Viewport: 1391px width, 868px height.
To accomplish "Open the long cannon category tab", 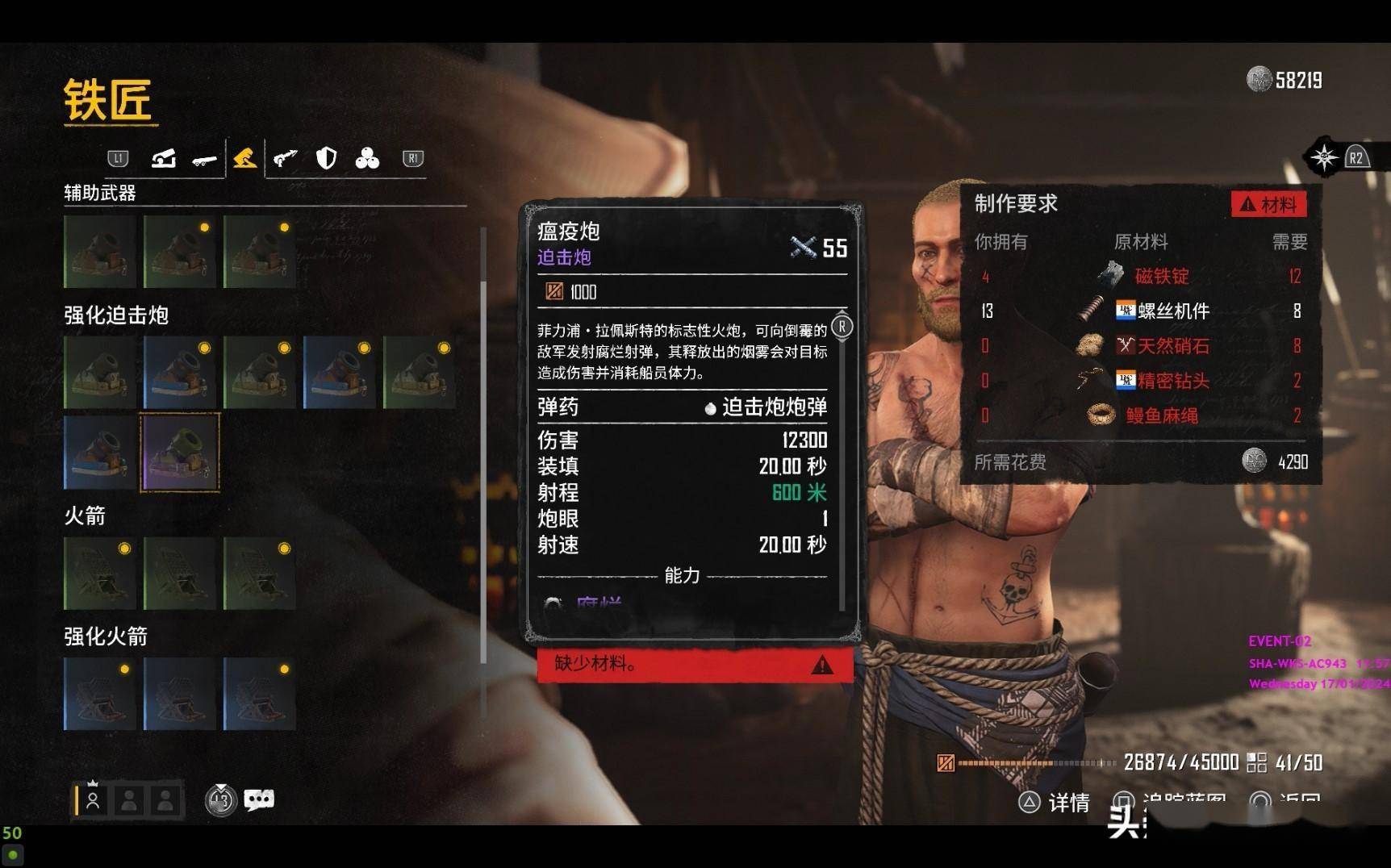I will [204, 160].
